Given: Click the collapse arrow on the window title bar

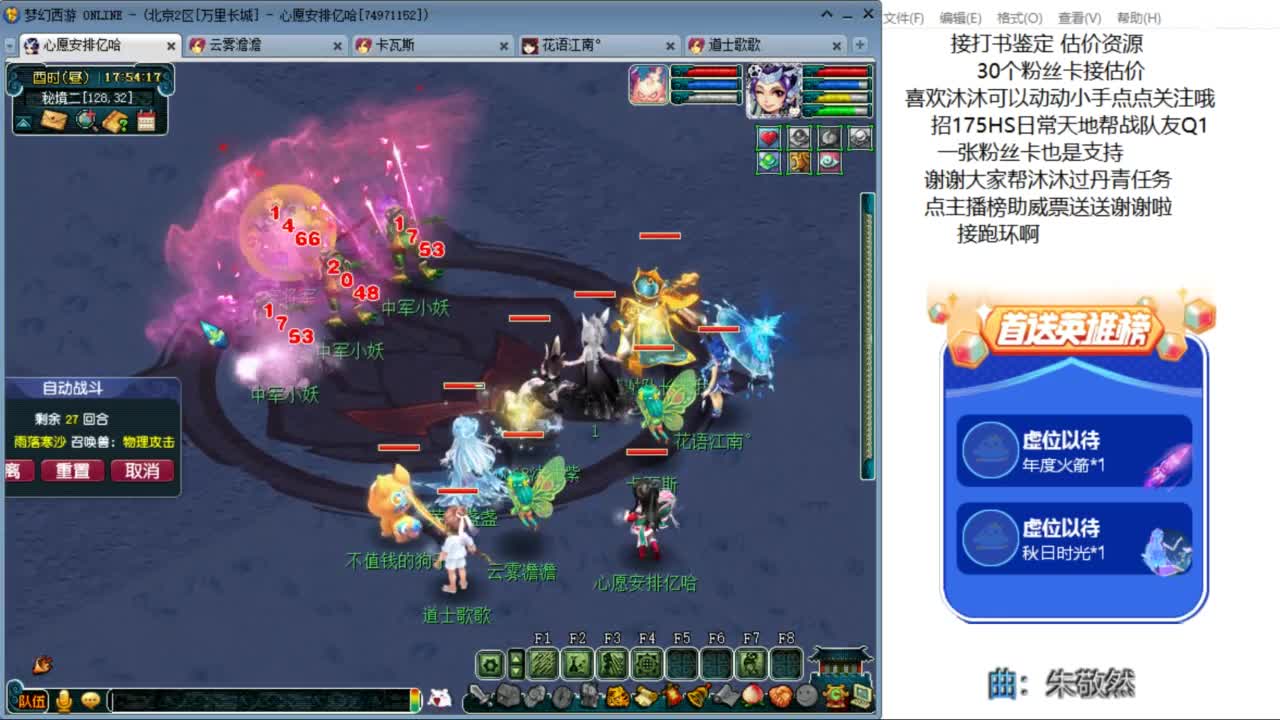Looking at the screenshot, I should 826,14.
